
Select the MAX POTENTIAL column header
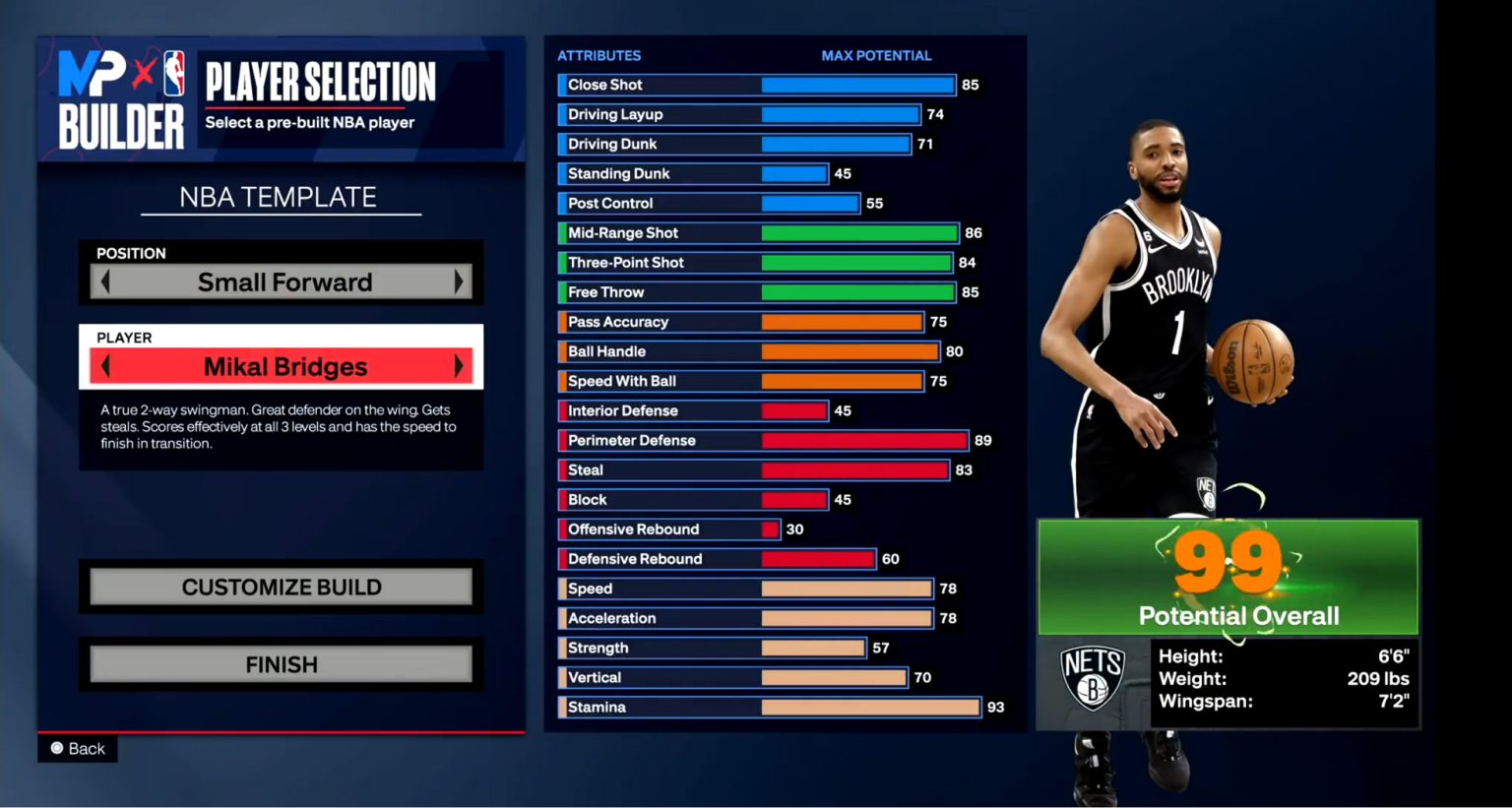(x=877, y=55)
